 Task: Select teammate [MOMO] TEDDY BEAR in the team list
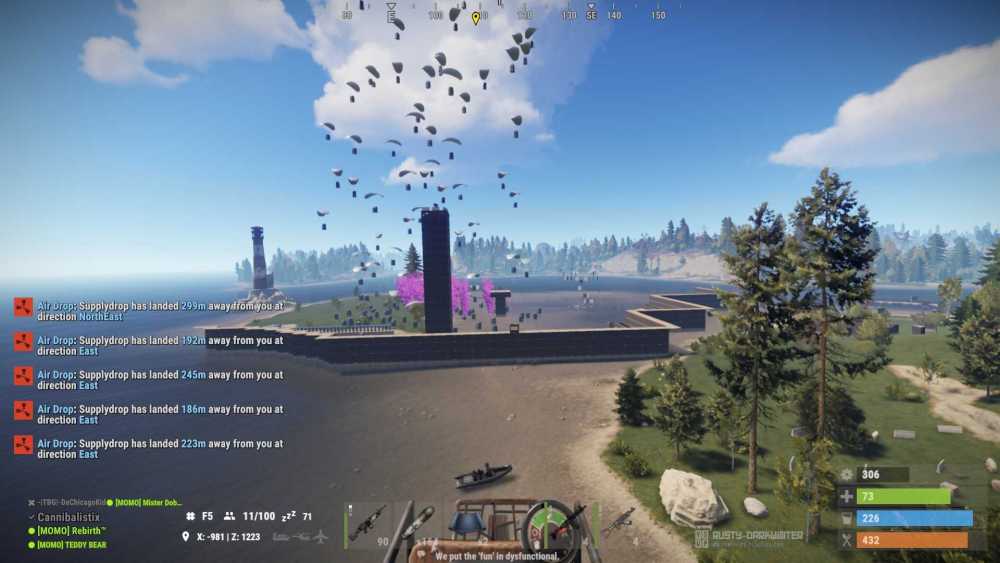71,545
